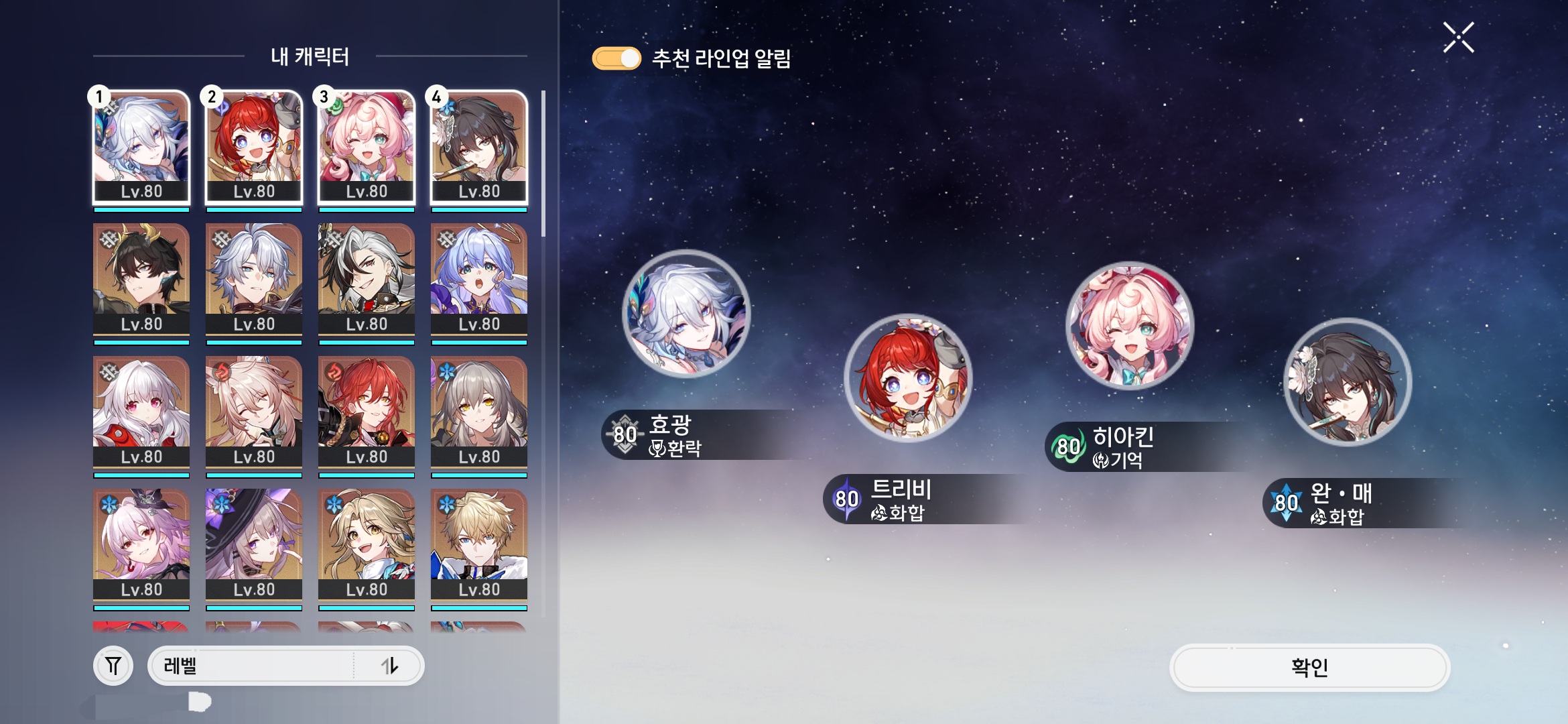Pick the blond character in blue armor
1568x724 pixels.
[x=479, y=544]
